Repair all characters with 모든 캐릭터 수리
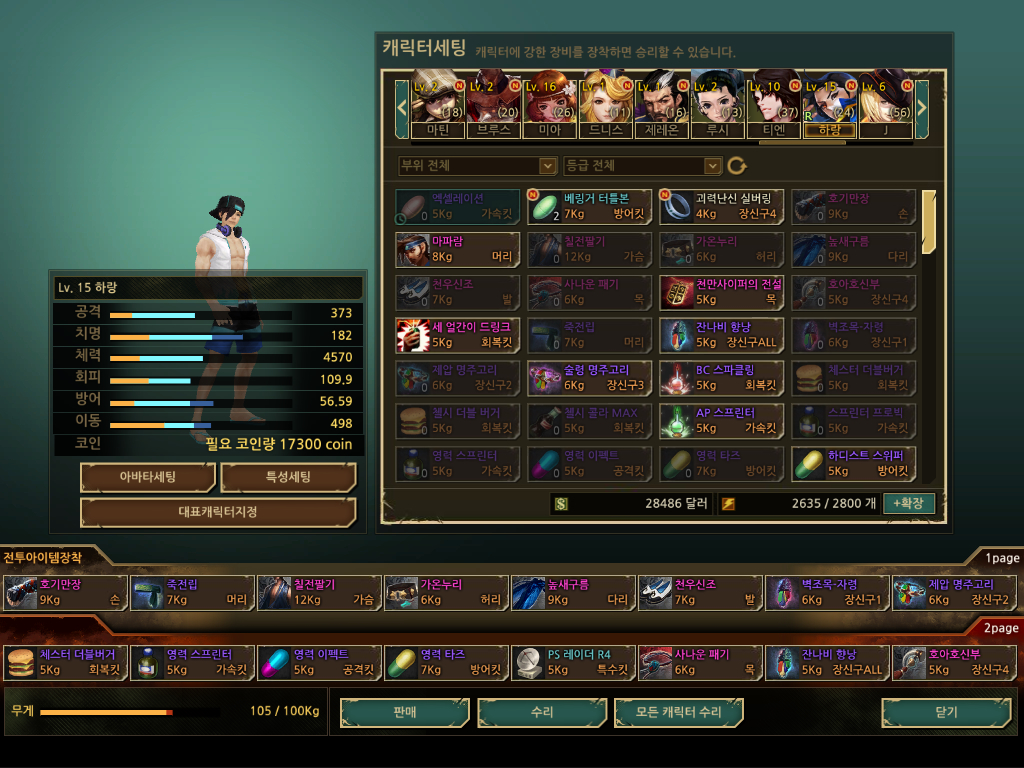1024x768 pixels. [x=679, y=712]
